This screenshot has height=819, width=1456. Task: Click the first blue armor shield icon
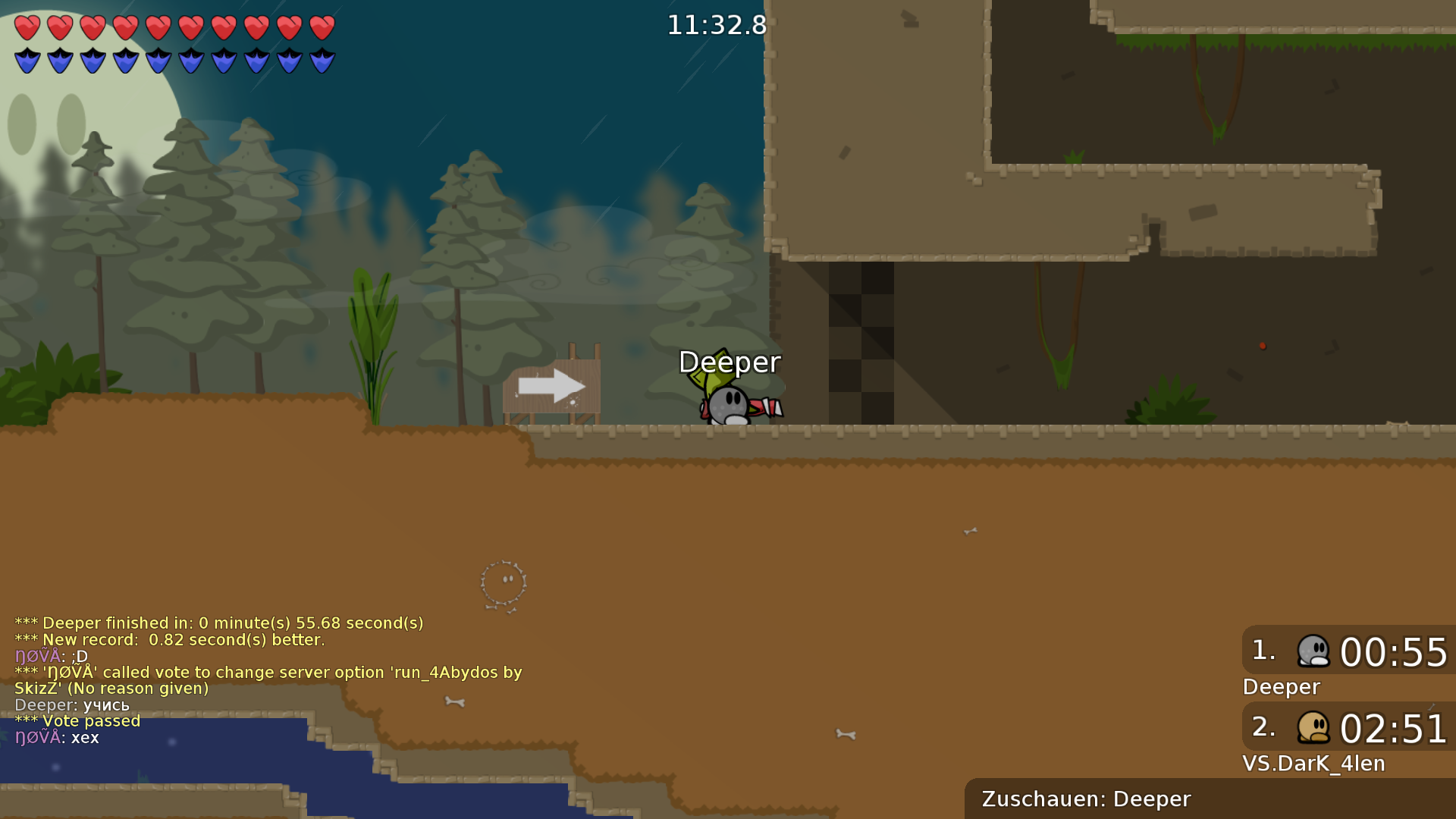[27, 59]
